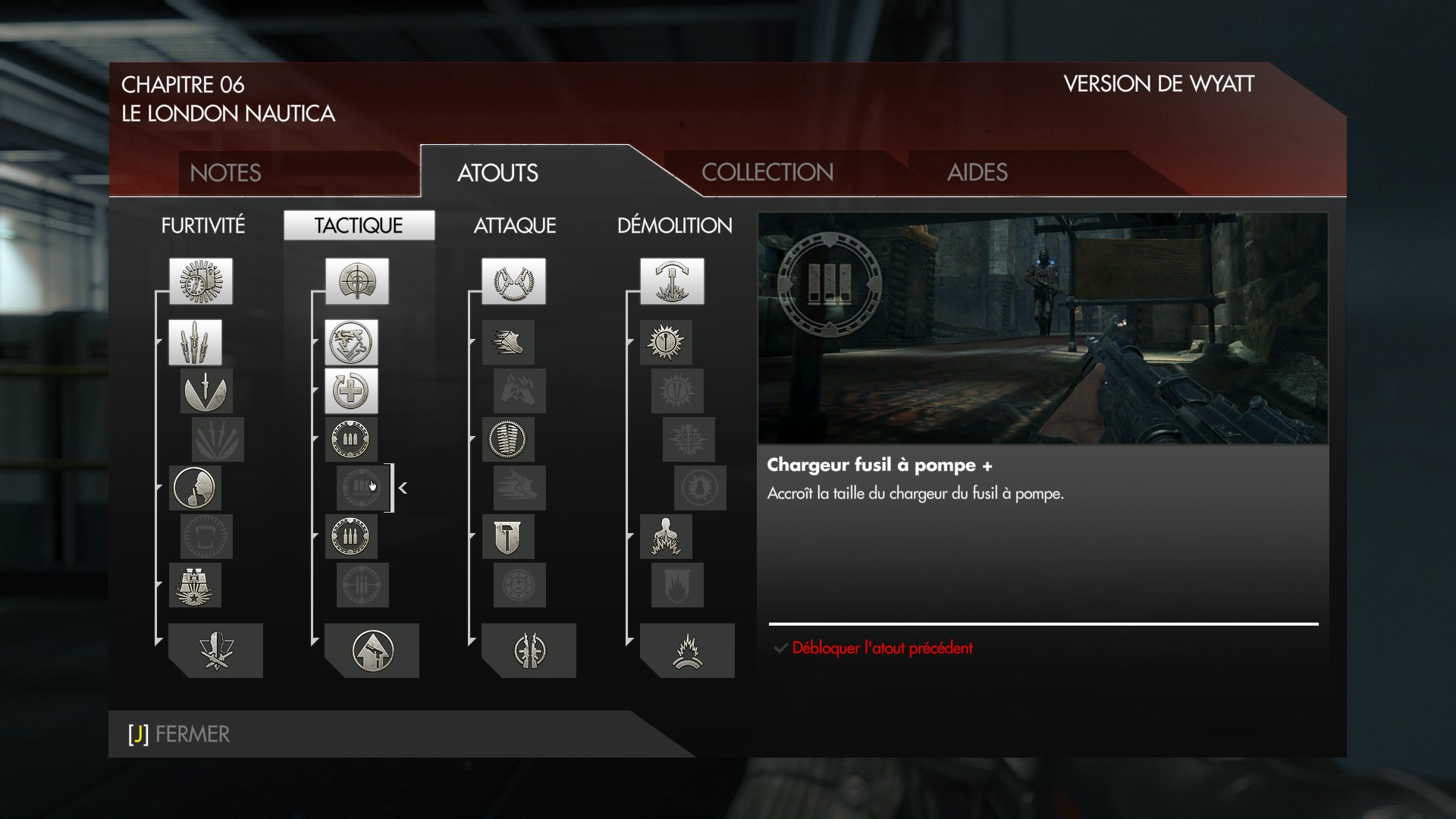The height and width of the screenshot is (819, 1456).
Task: Switch to the NOTES tab
Action: point(225,173)
